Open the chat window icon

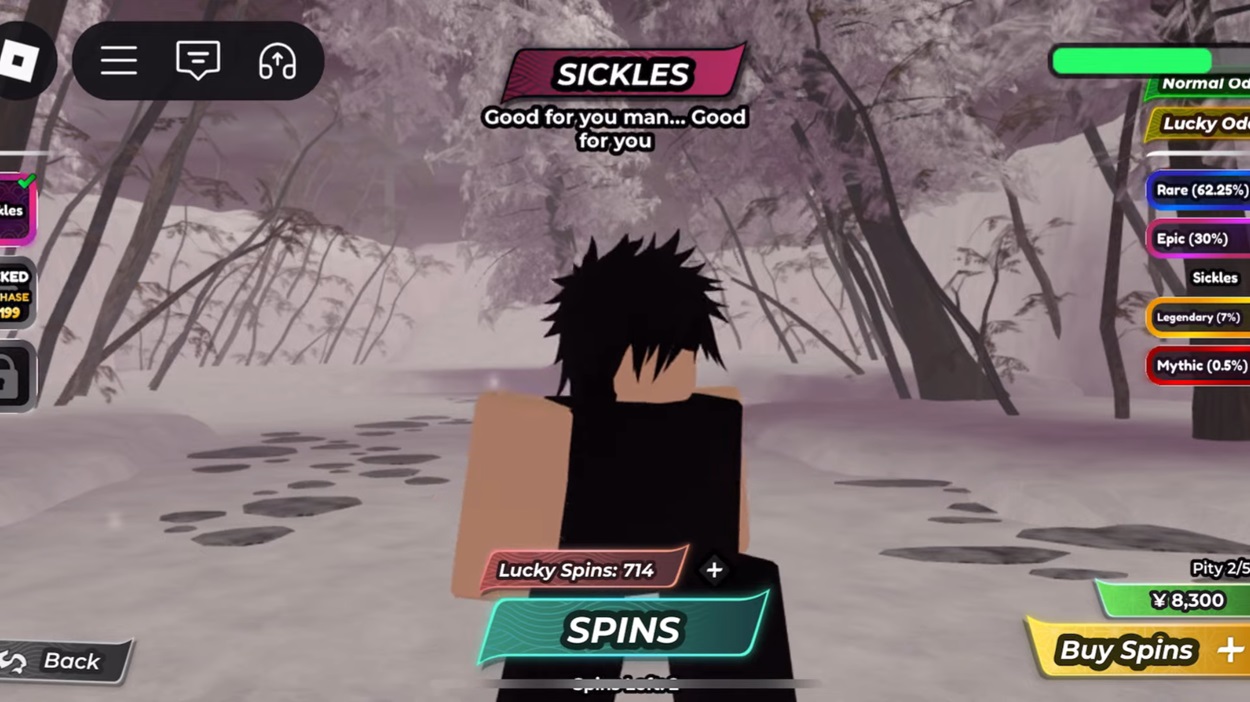click(x=198, y=62)
